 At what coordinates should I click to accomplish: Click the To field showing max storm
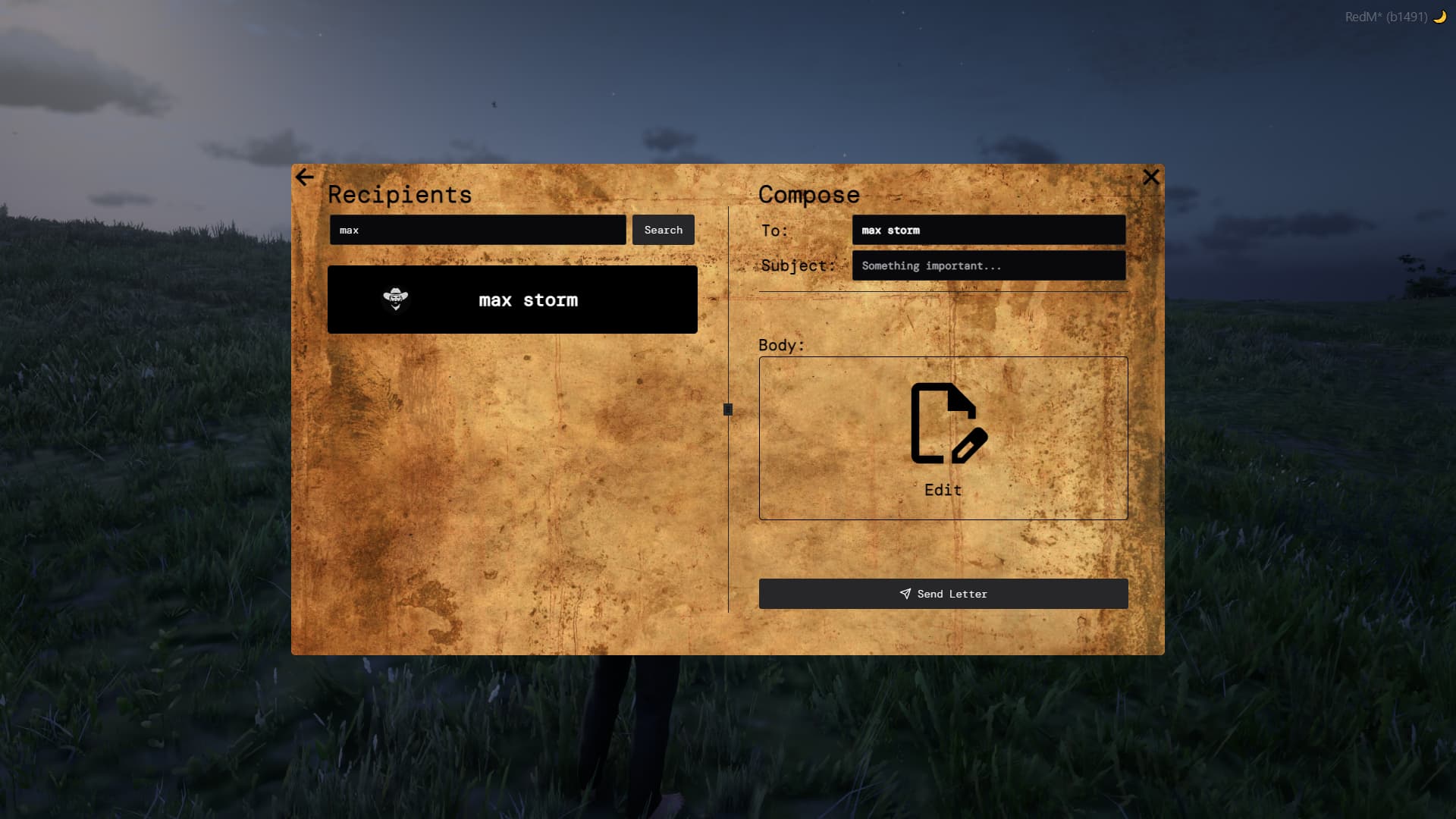coord(988,230)
